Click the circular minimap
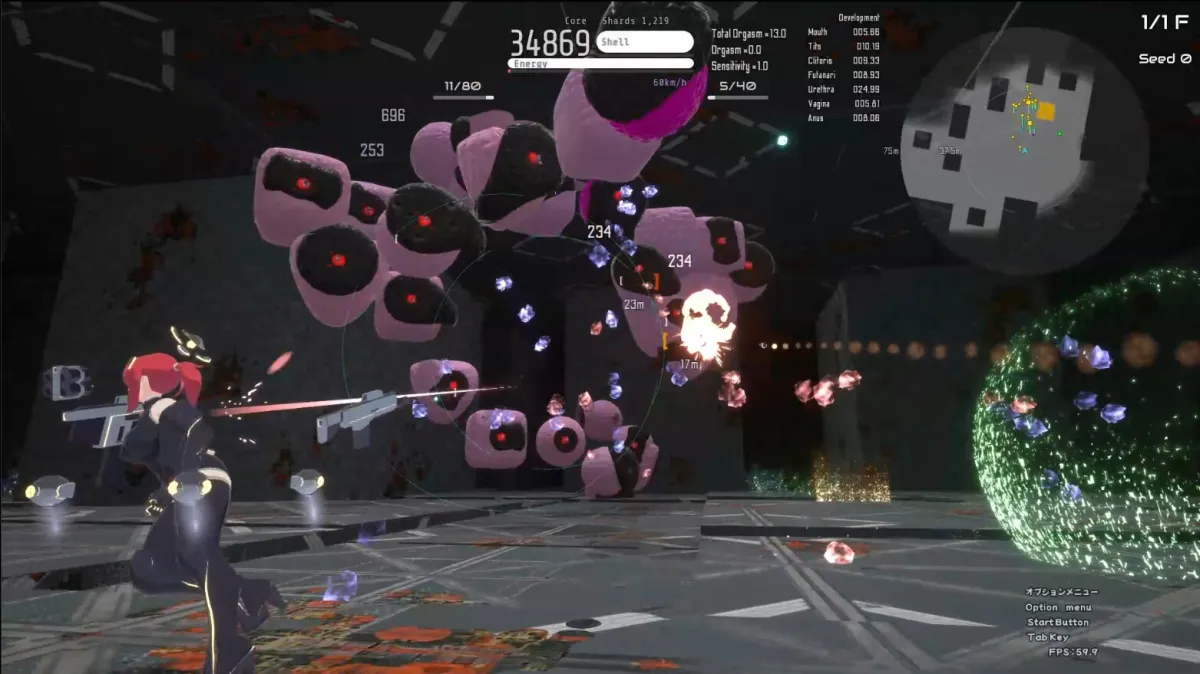 [x=1024, y=152]
